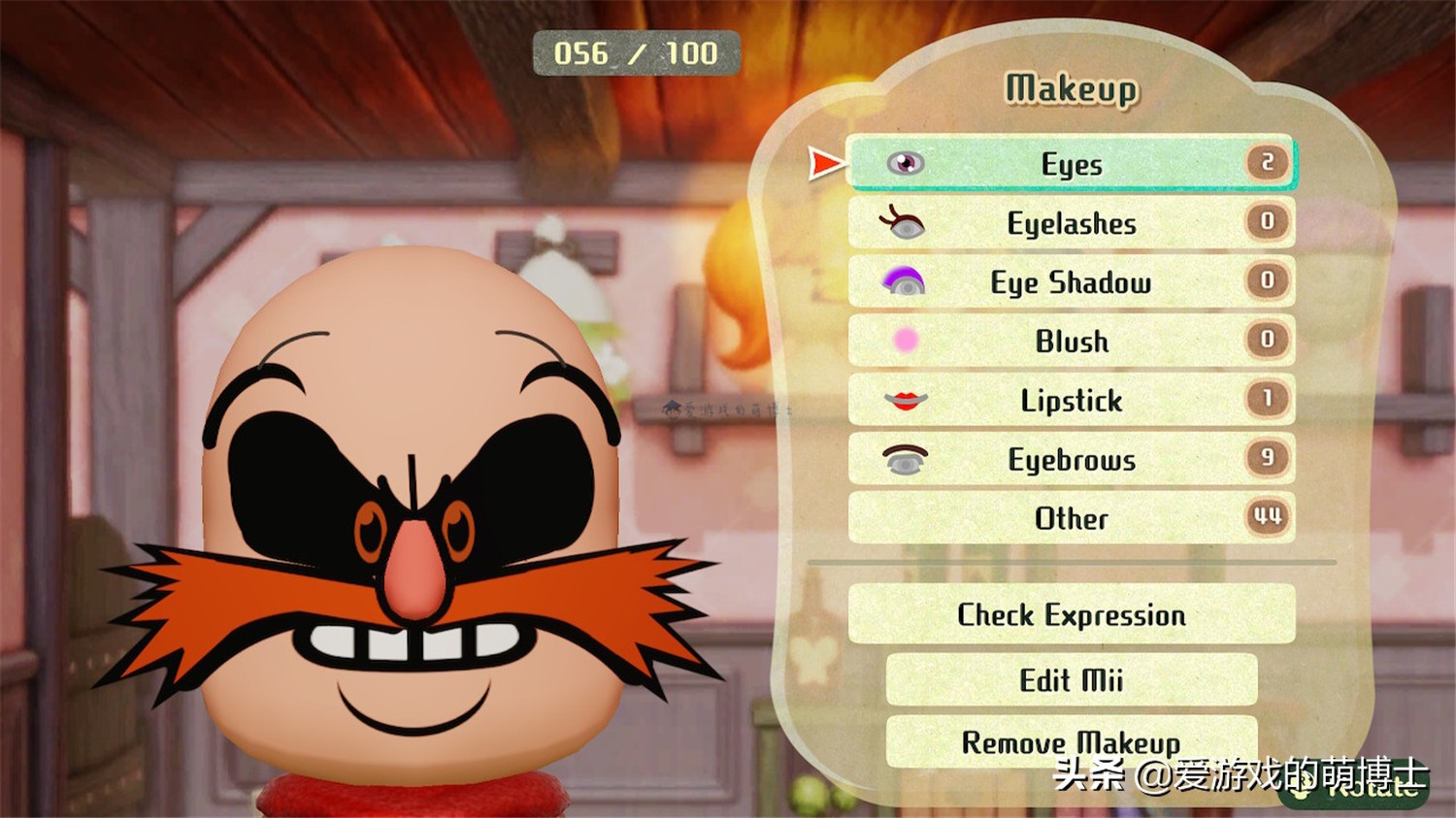Open the Other makeup category

pyautogui.click(x=1071, y=518)
